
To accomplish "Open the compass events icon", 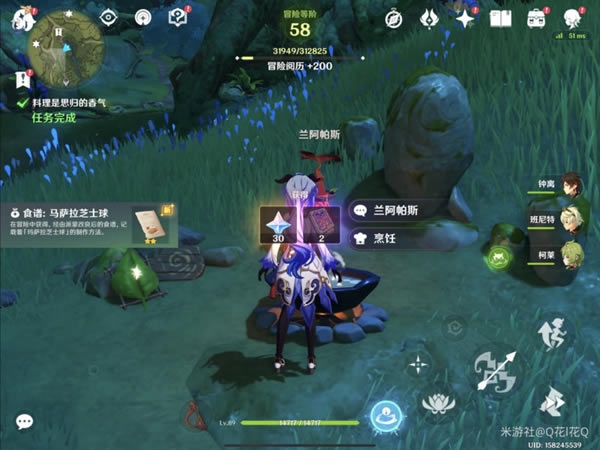I will (393, 18).
